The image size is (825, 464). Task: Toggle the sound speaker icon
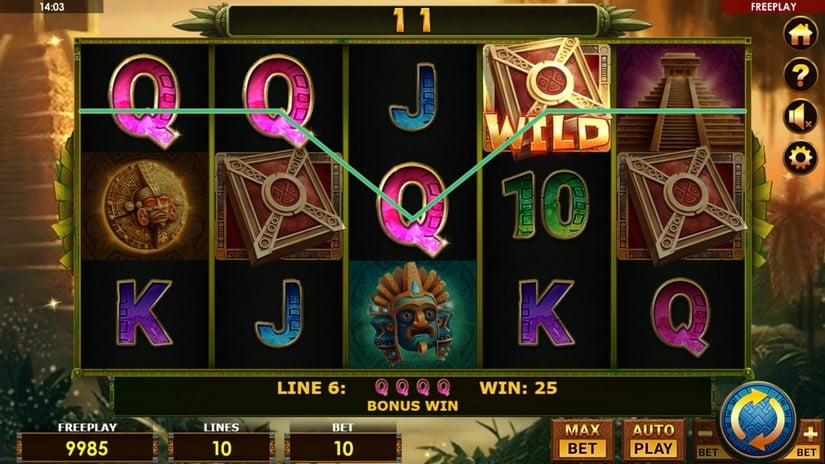point(799,116)
